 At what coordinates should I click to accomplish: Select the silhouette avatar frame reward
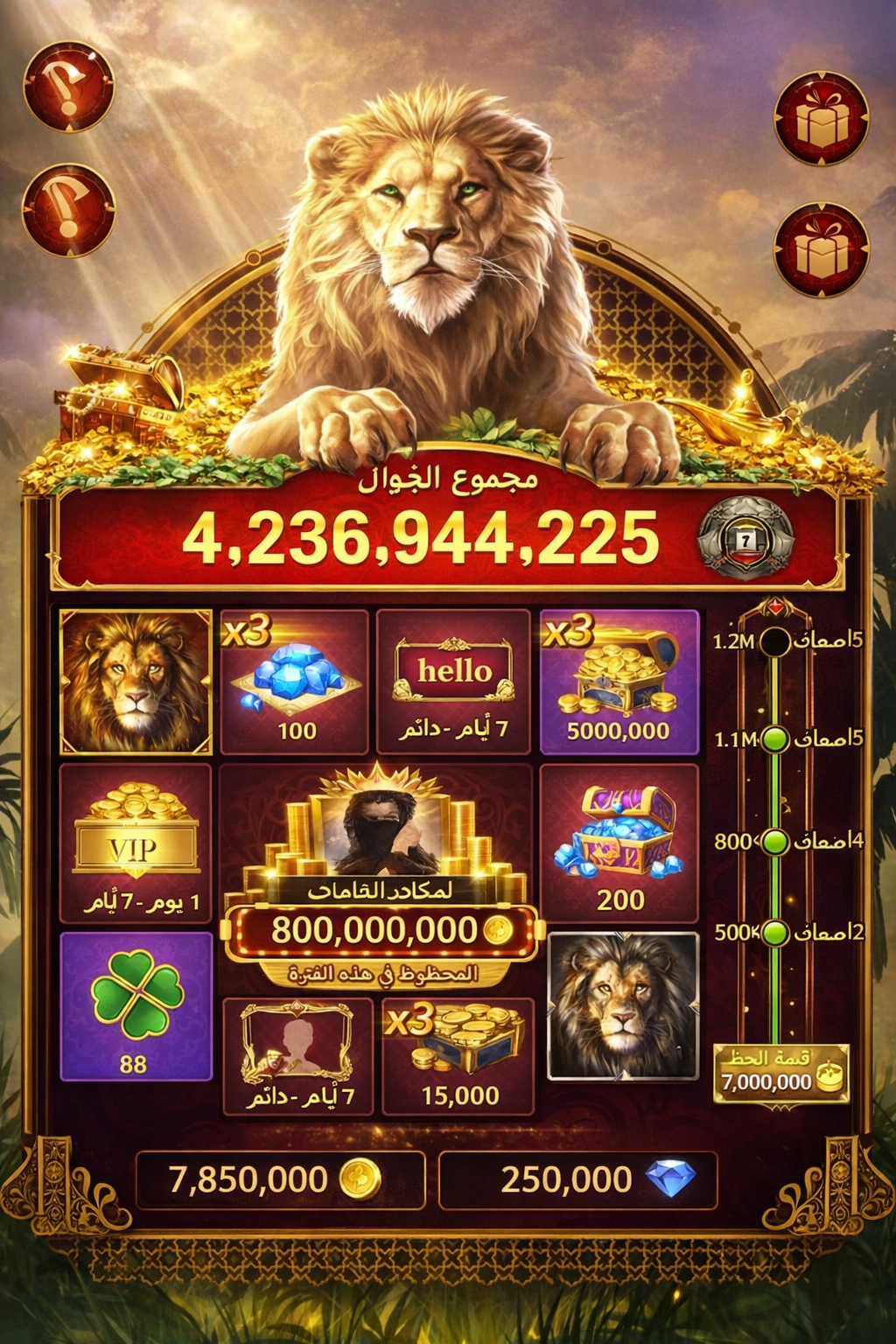pos(298,1056)
